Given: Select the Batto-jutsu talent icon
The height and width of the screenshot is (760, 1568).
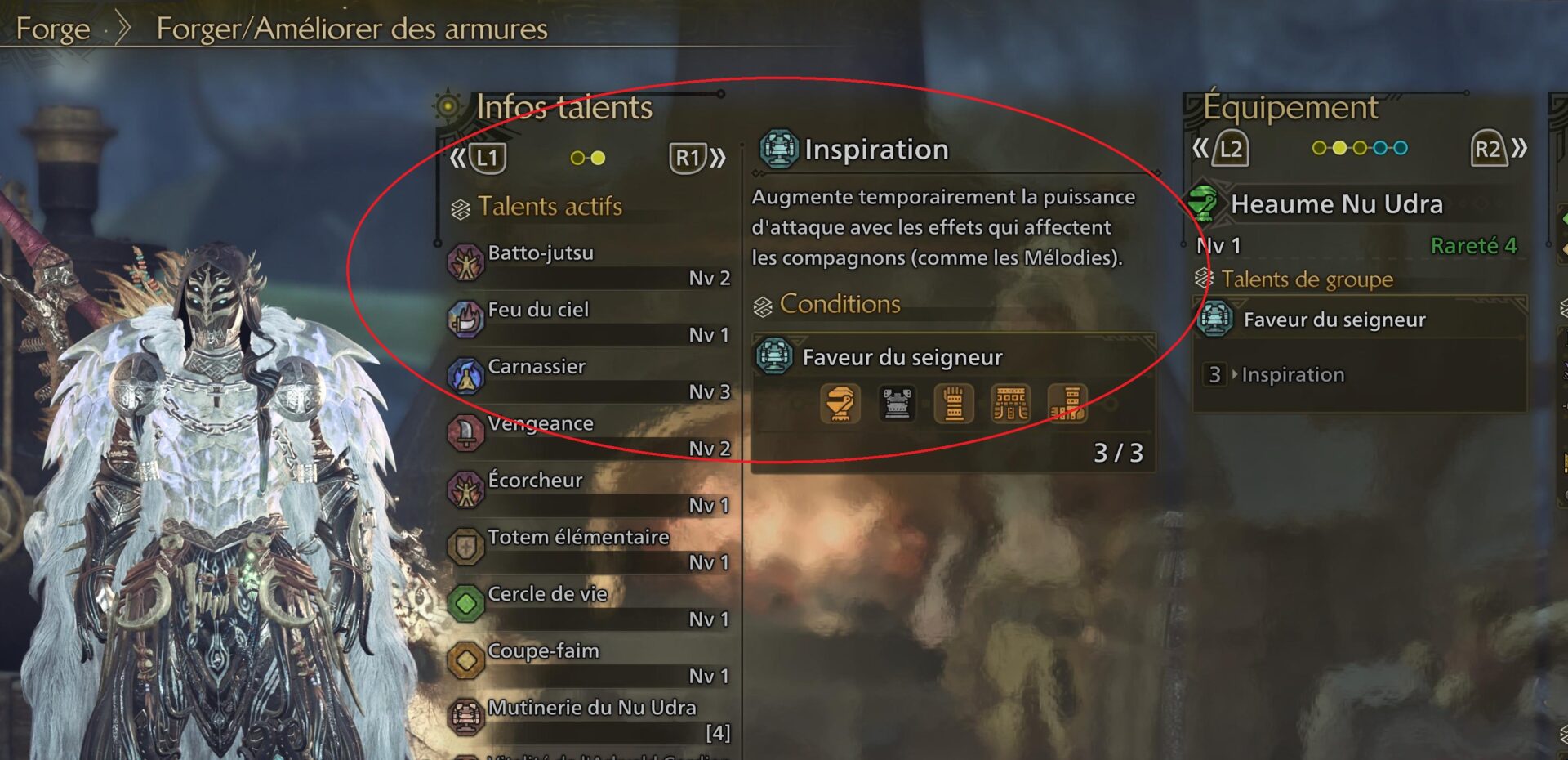Looking at the screenshot, I should click(468, 264).
